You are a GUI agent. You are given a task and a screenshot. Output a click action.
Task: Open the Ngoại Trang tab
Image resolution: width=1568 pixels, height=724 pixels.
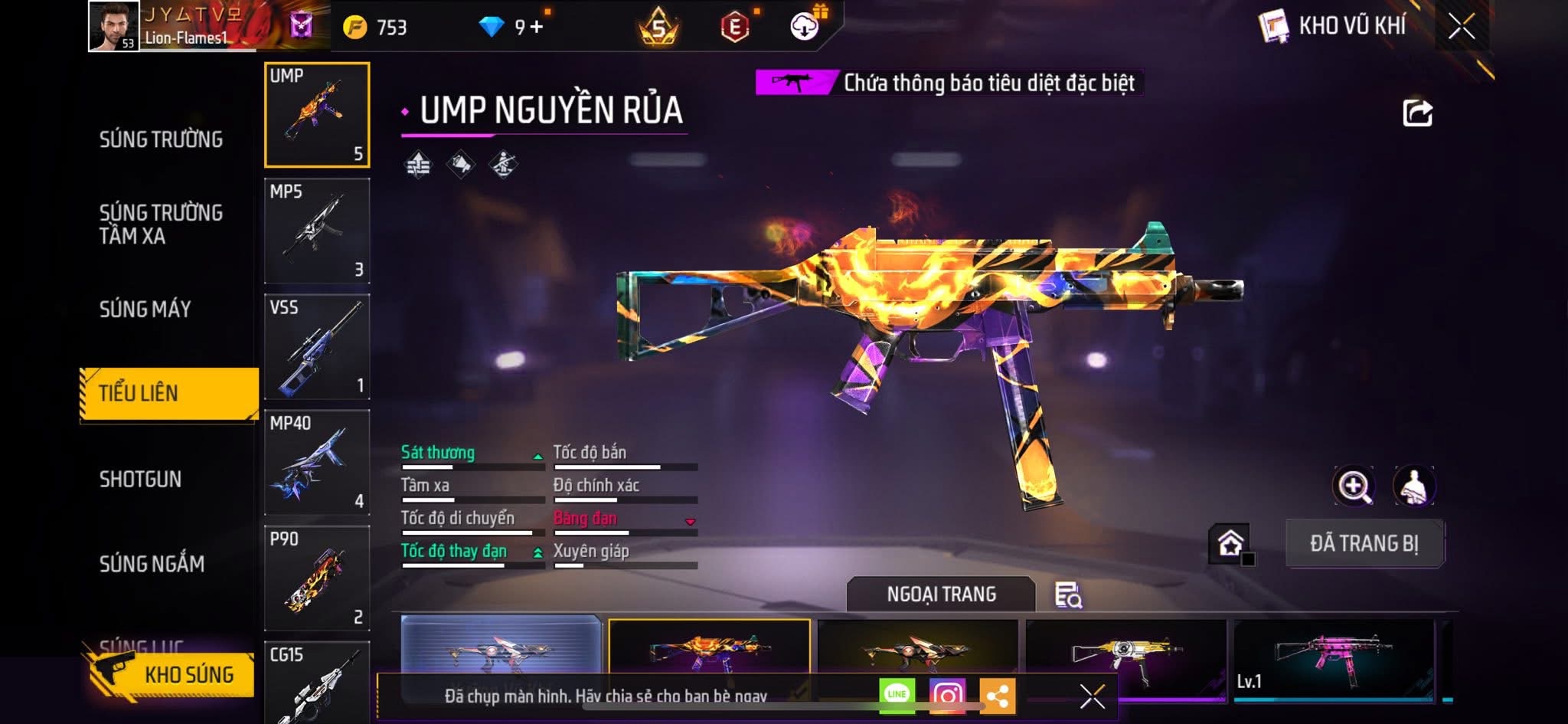[941, 595]
